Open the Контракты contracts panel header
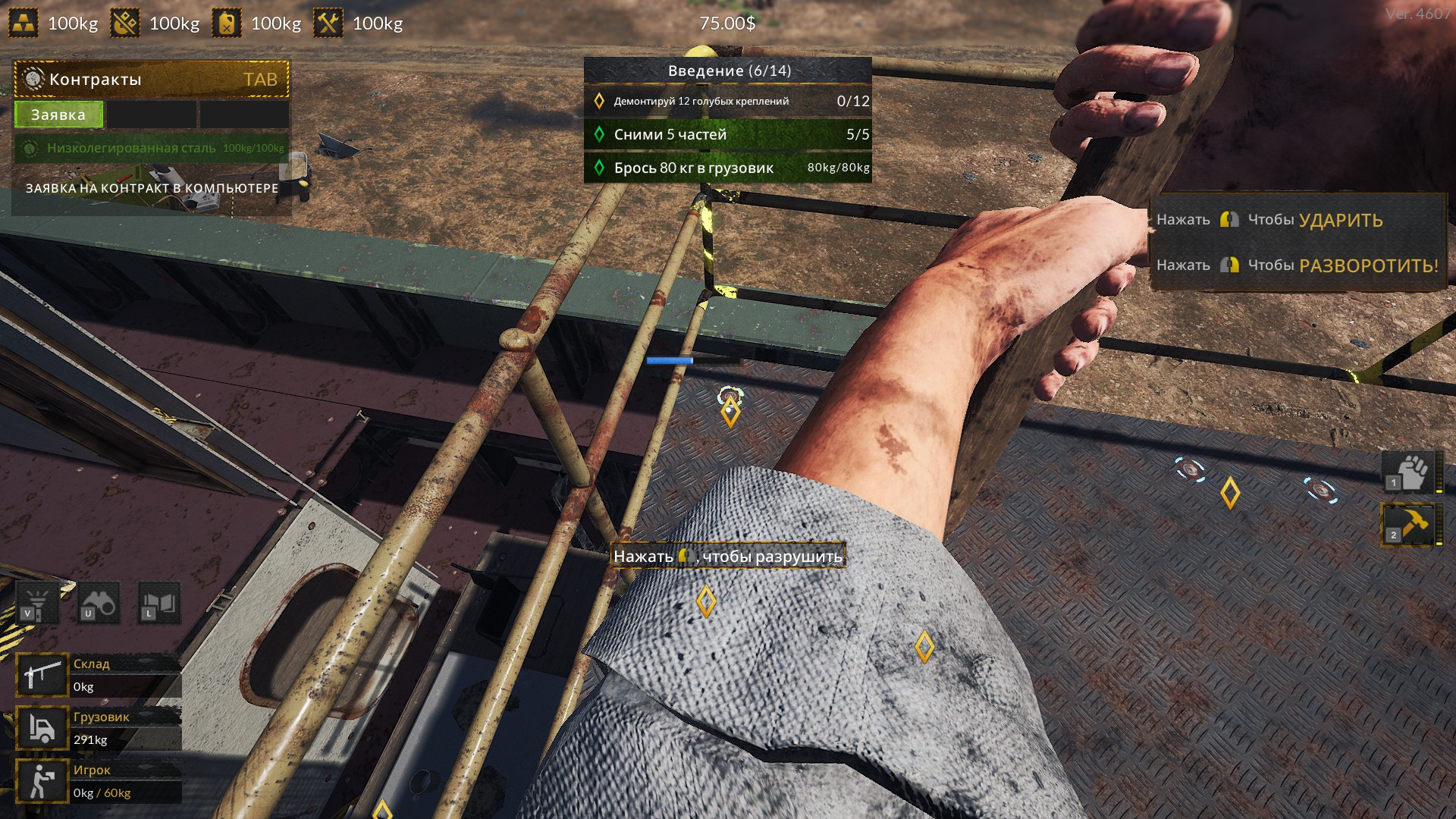1456x819 pixels. pyautogui.click(x=152, y=79)
